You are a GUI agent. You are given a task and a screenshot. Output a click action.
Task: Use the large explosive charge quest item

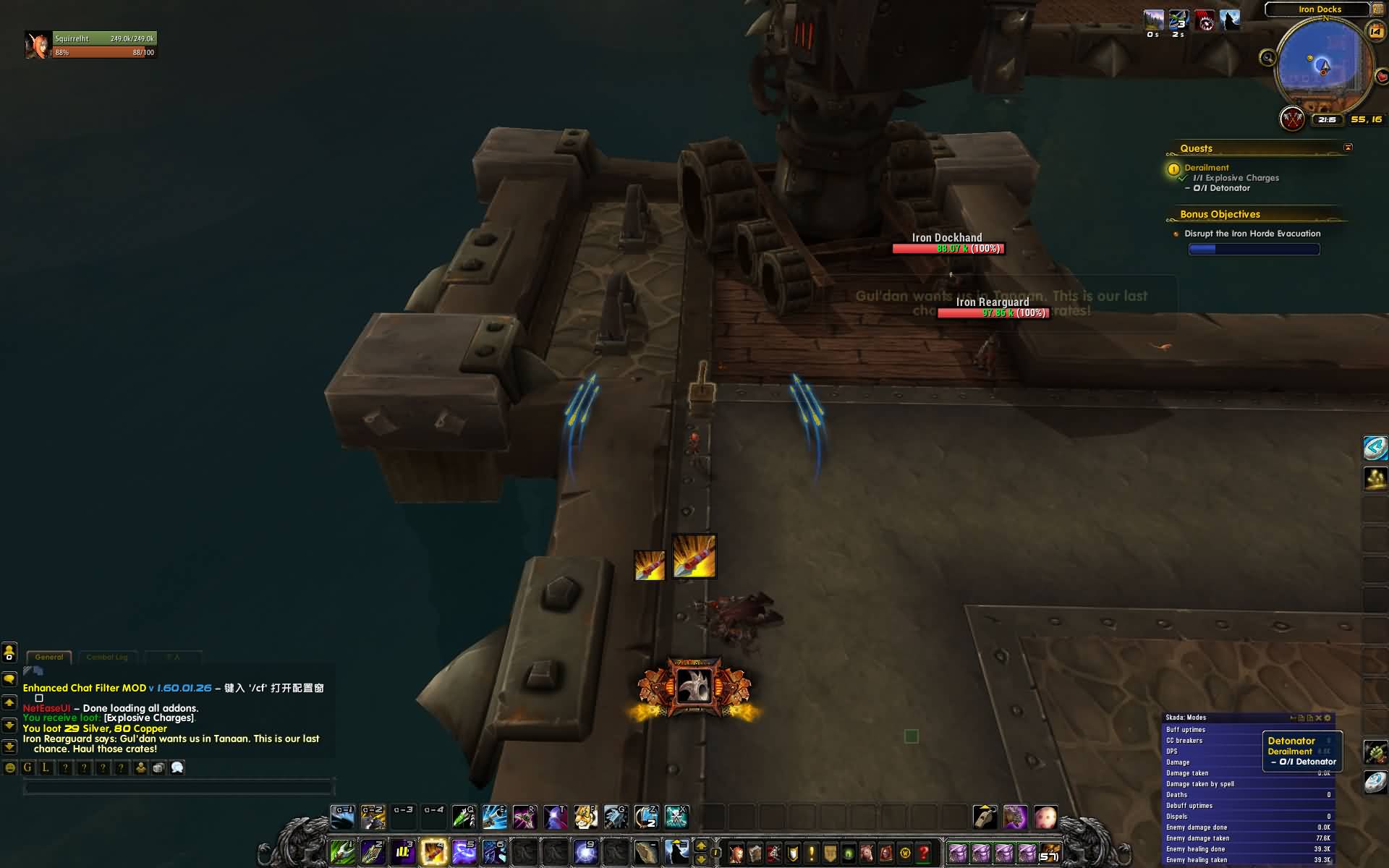[x=694, y=556]
